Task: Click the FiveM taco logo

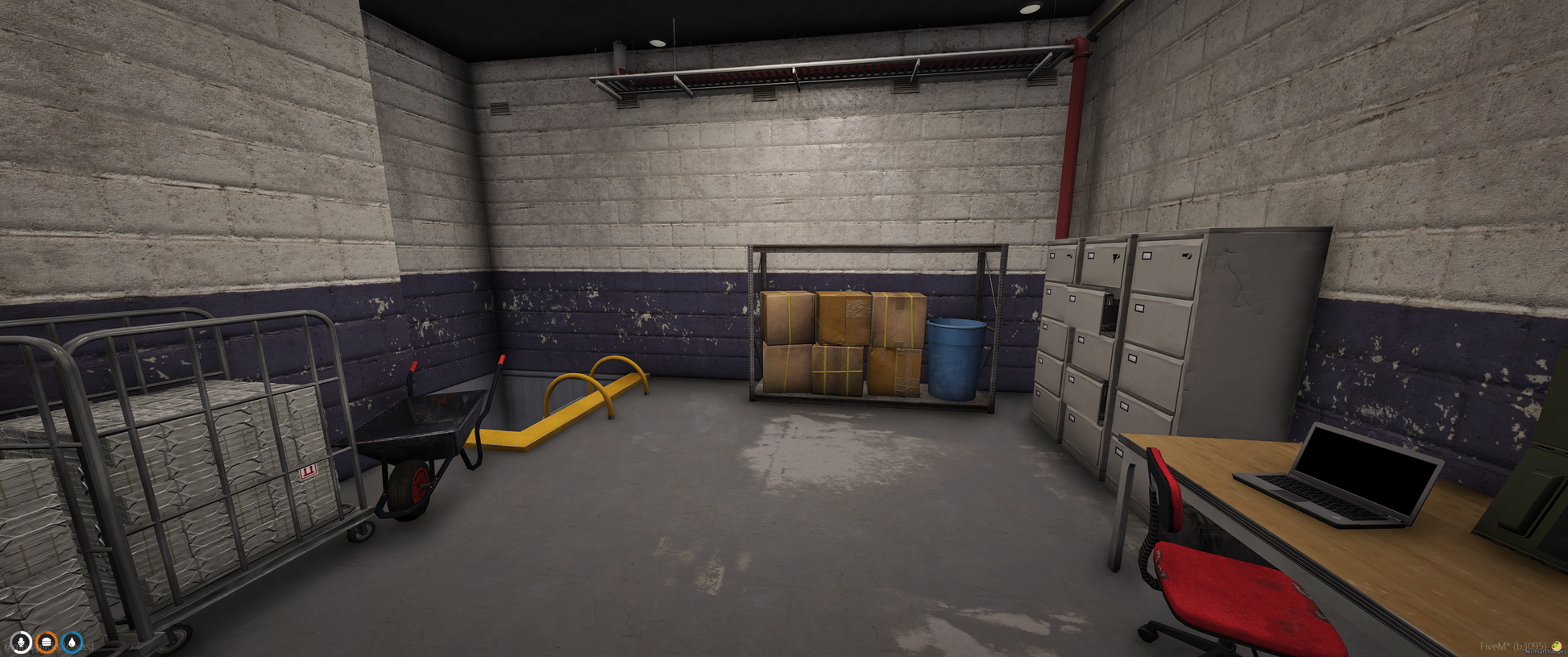Action: [x=1557, y=646]
